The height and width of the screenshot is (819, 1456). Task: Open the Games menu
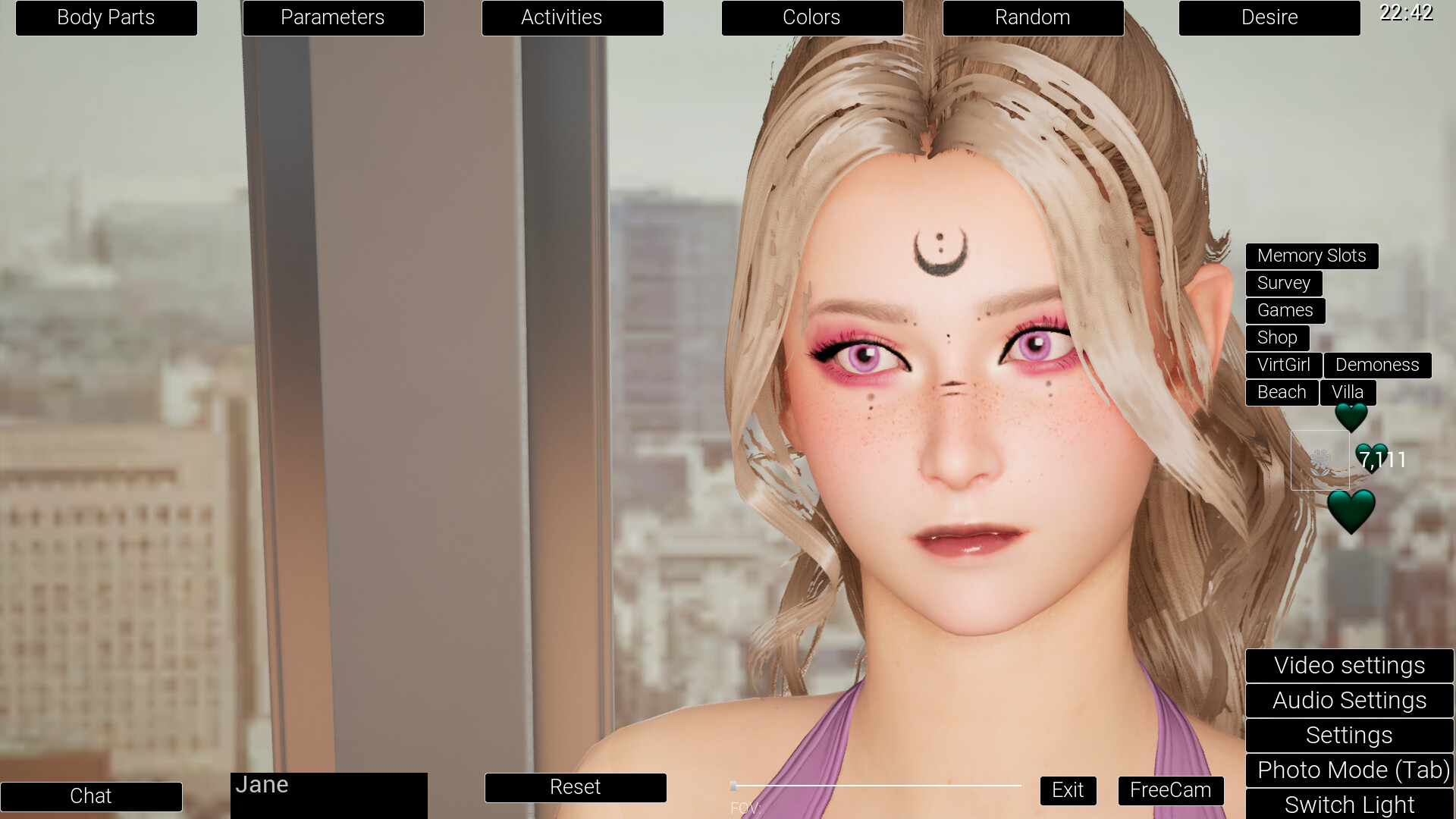pyautogui.click(x=1285, y=310)
